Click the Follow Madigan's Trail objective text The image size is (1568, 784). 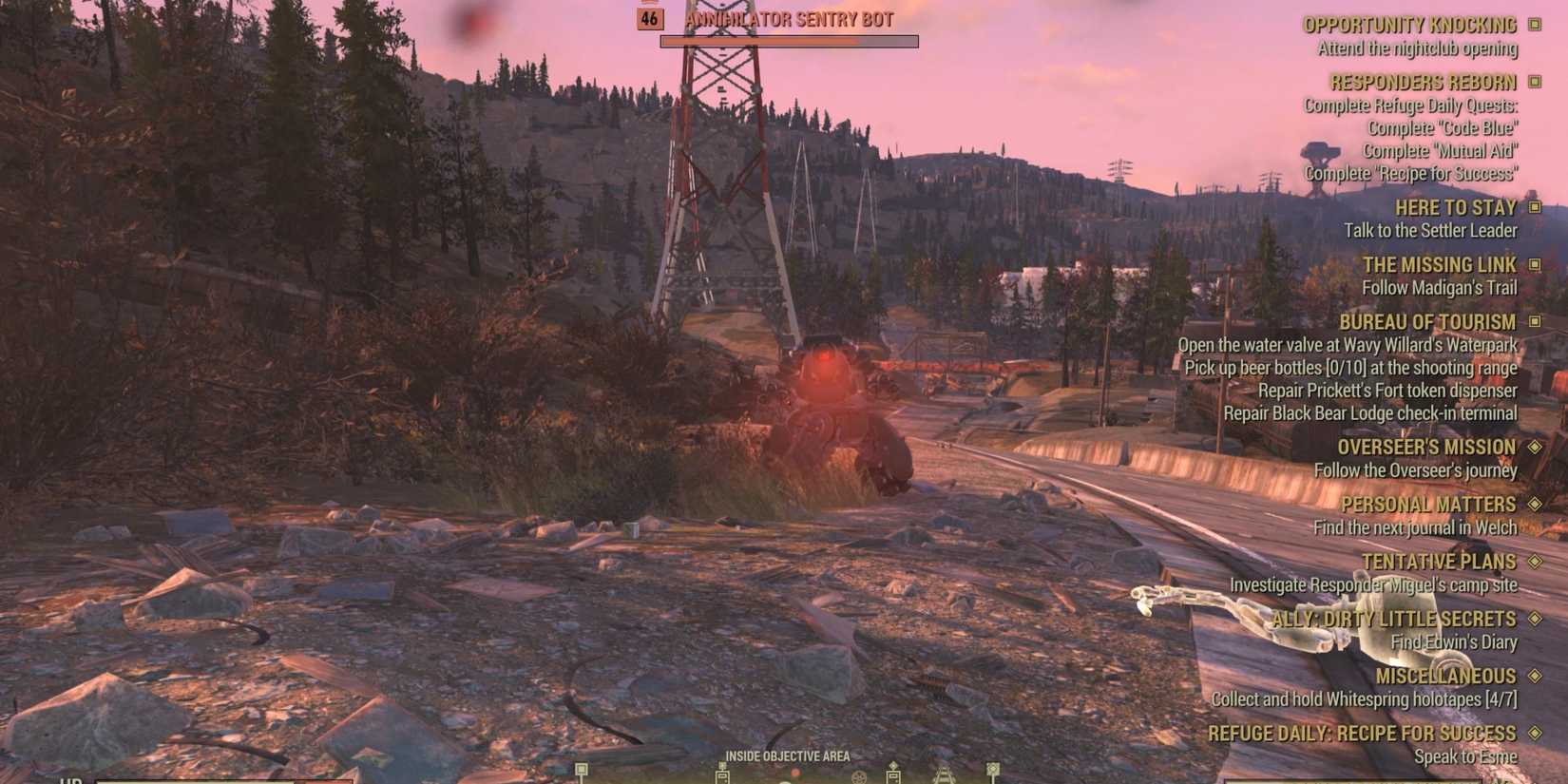coord(1442,288)
